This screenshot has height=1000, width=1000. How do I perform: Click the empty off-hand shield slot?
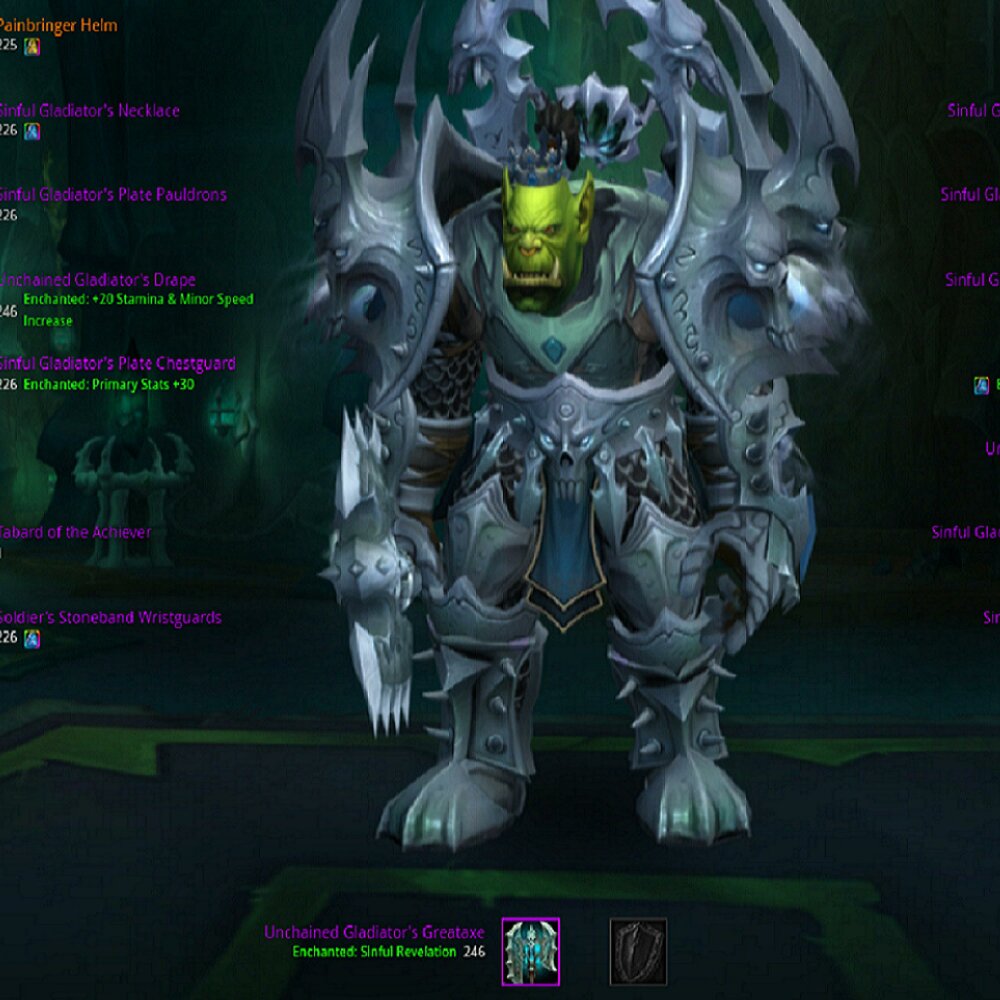638,952
